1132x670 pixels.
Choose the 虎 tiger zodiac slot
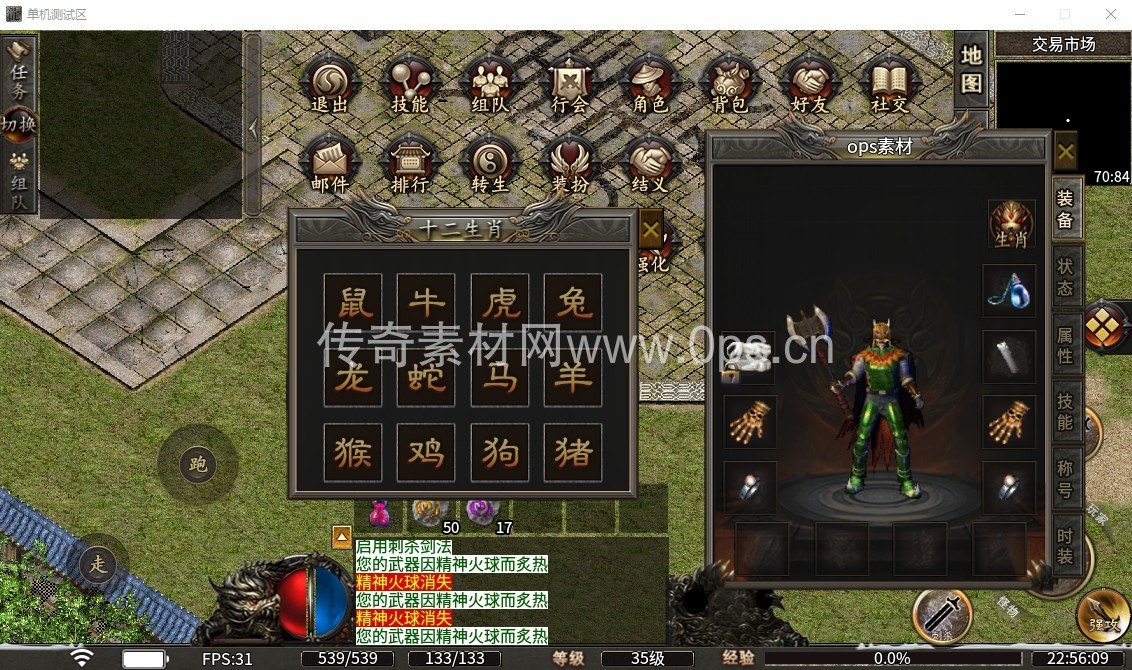pyautogui.click(x=500, y=302)
